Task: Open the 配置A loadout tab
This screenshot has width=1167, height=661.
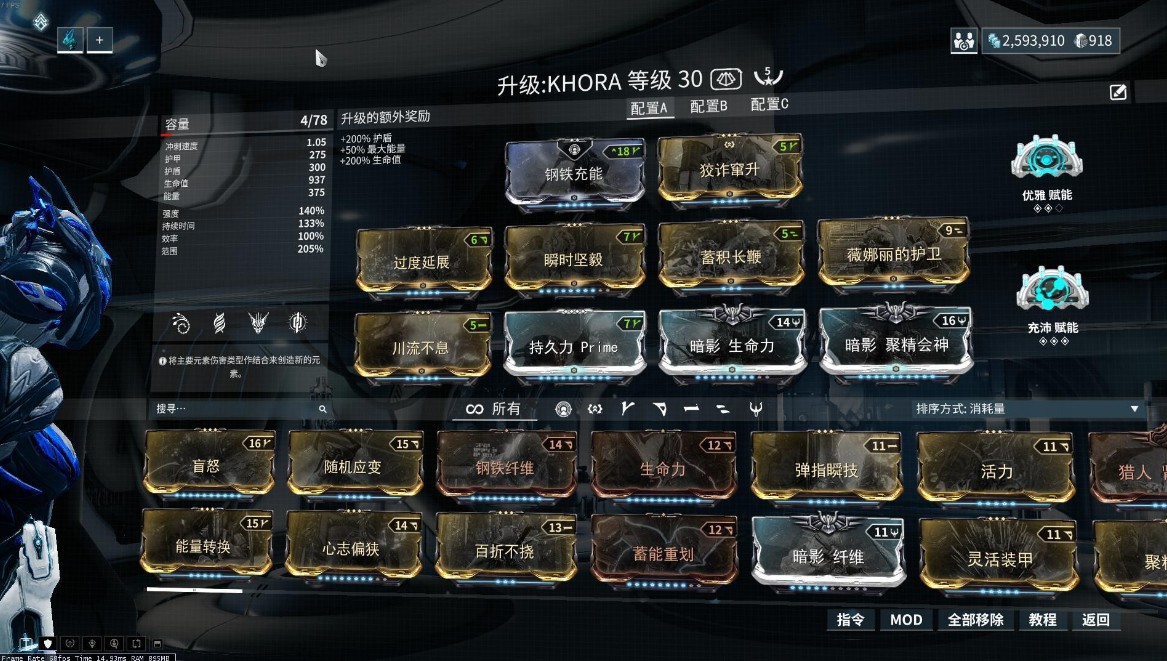Action: (649, 107)
